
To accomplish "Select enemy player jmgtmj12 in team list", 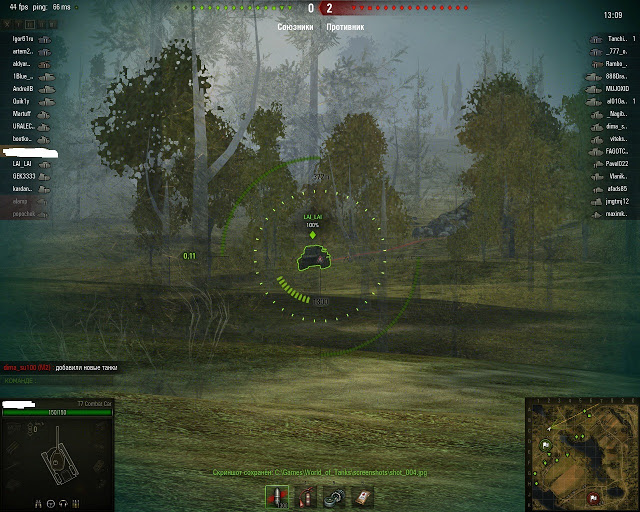I will (615, 201).
